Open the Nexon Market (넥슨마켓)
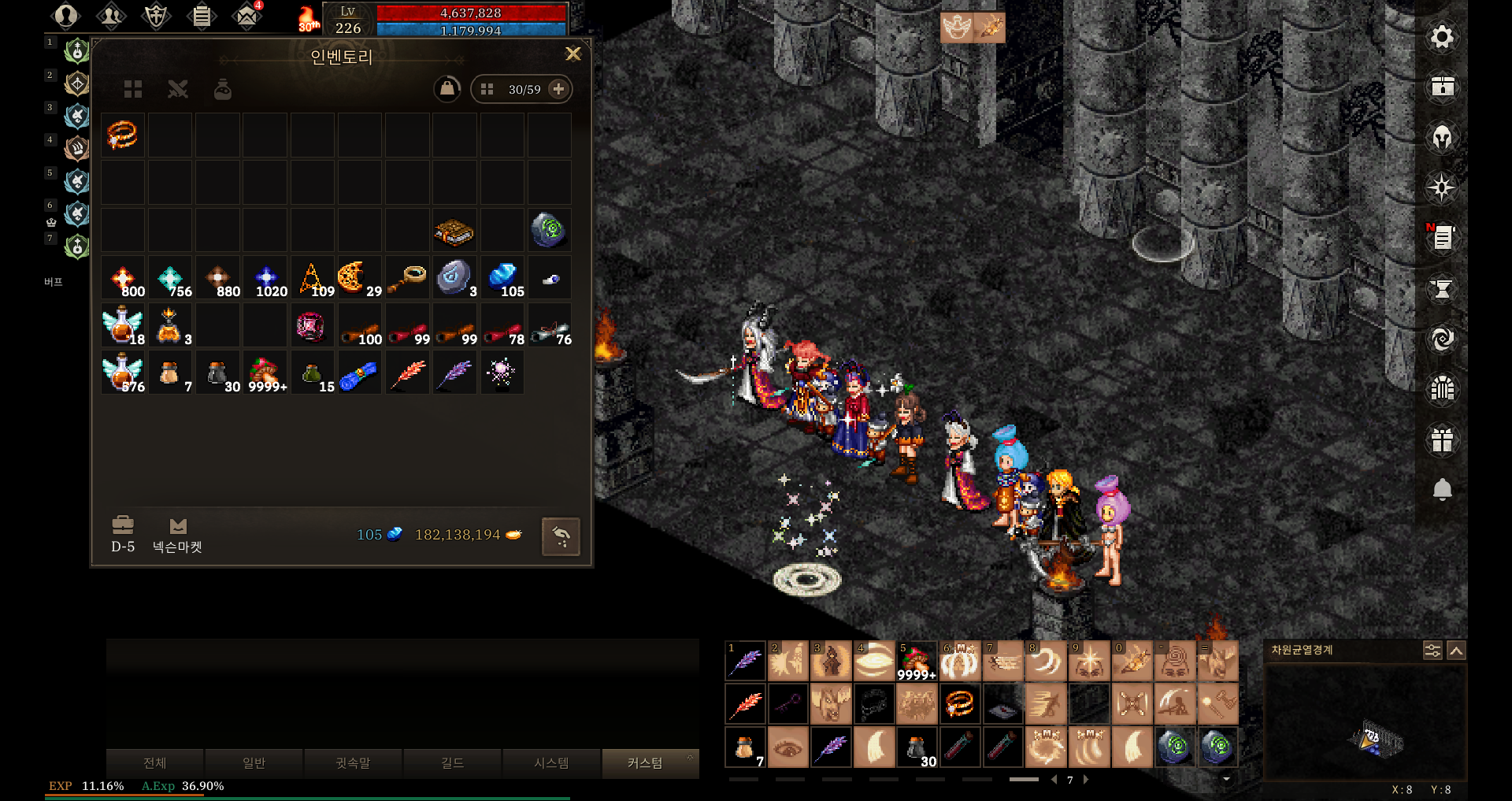This screenshot has height=801, width=1512. pyautogui.click(x=177, y=536)
